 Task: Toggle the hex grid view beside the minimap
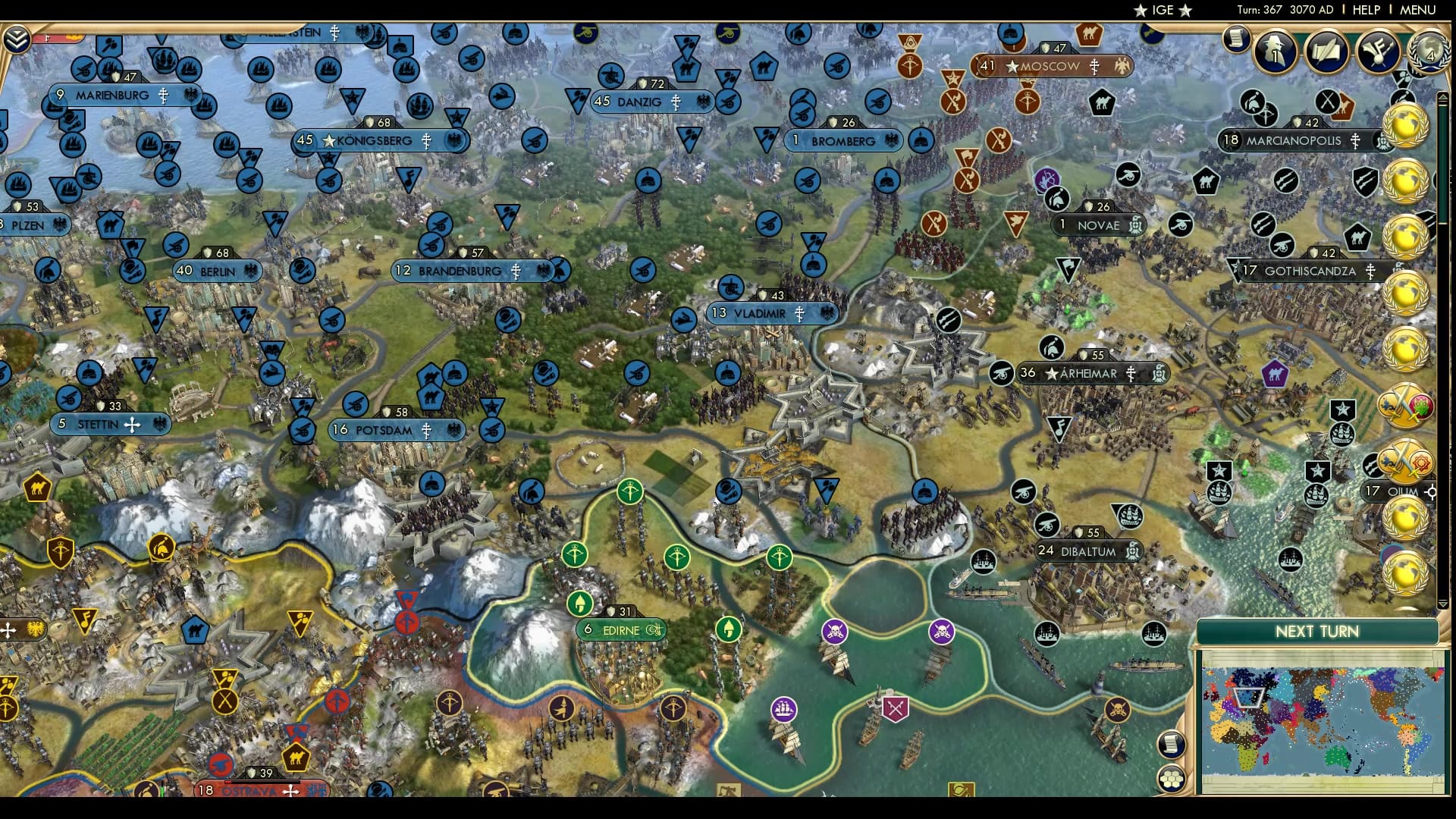click(x=1172, y=778)
